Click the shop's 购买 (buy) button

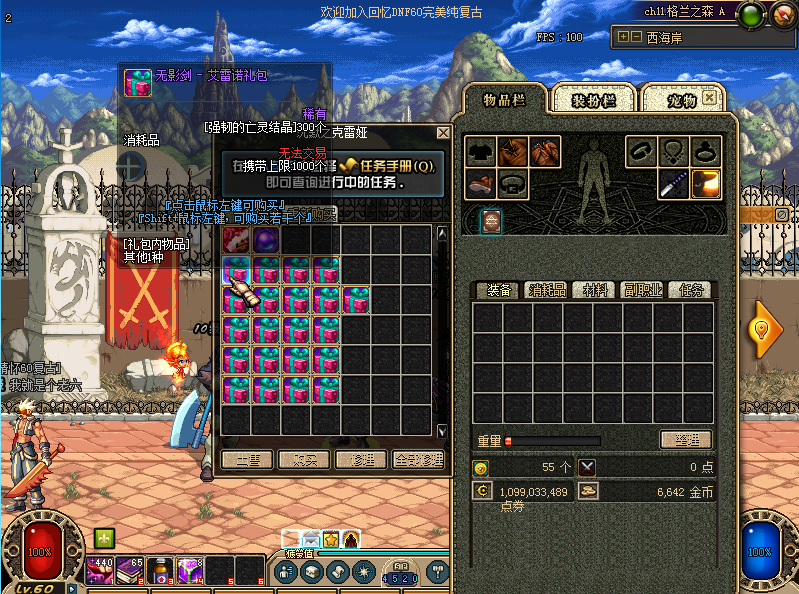point(304,460)
